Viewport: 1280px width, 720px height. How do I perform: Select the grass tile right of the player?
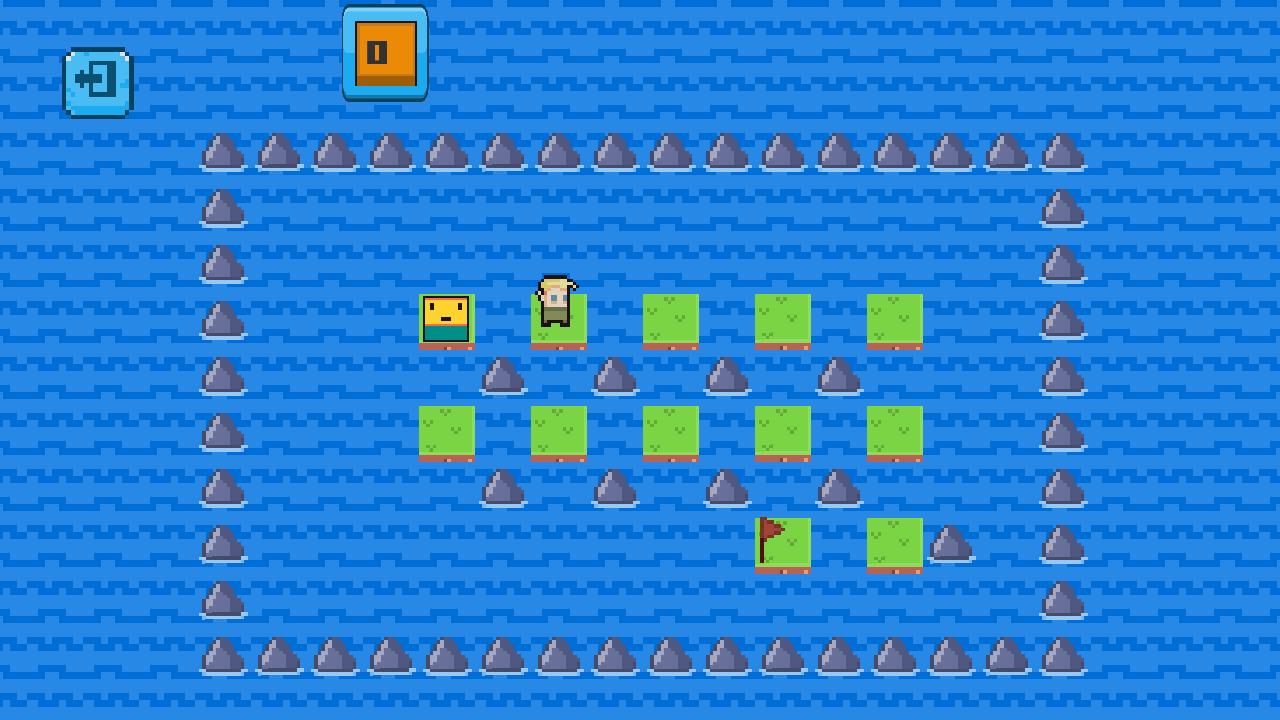click(x=670, y=320)
